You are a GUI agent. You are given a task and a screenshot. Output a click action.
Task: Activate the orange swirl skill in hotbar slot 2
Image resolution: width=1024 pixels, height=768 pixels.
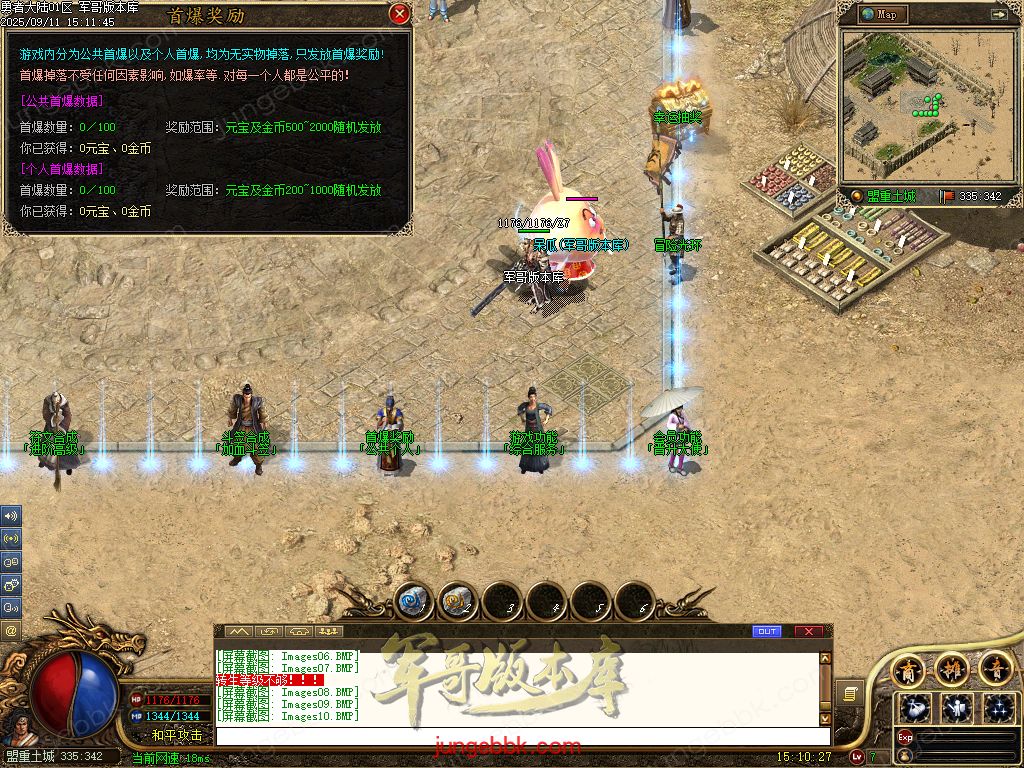456,602
